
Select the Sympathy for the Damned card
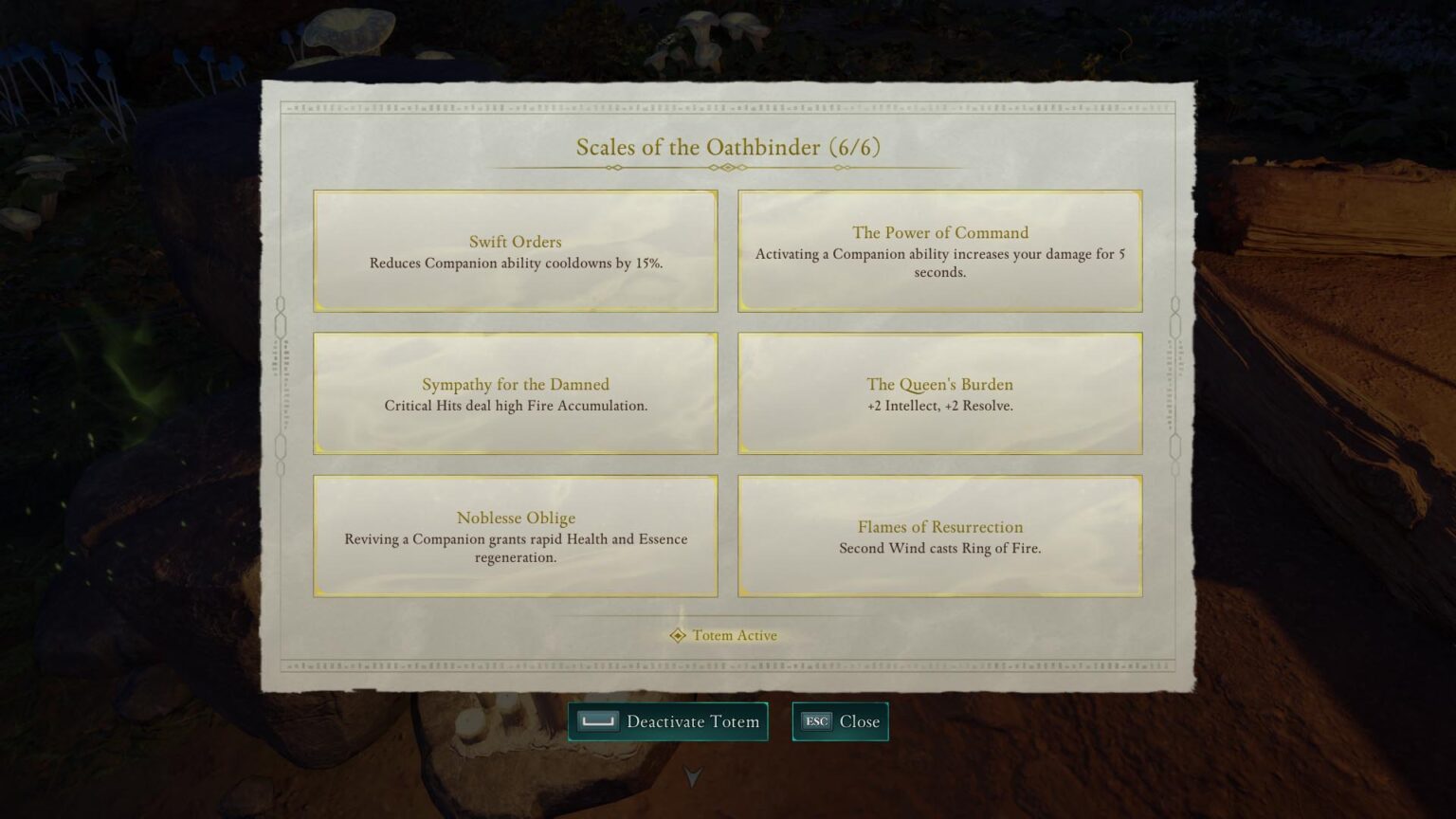516,392
